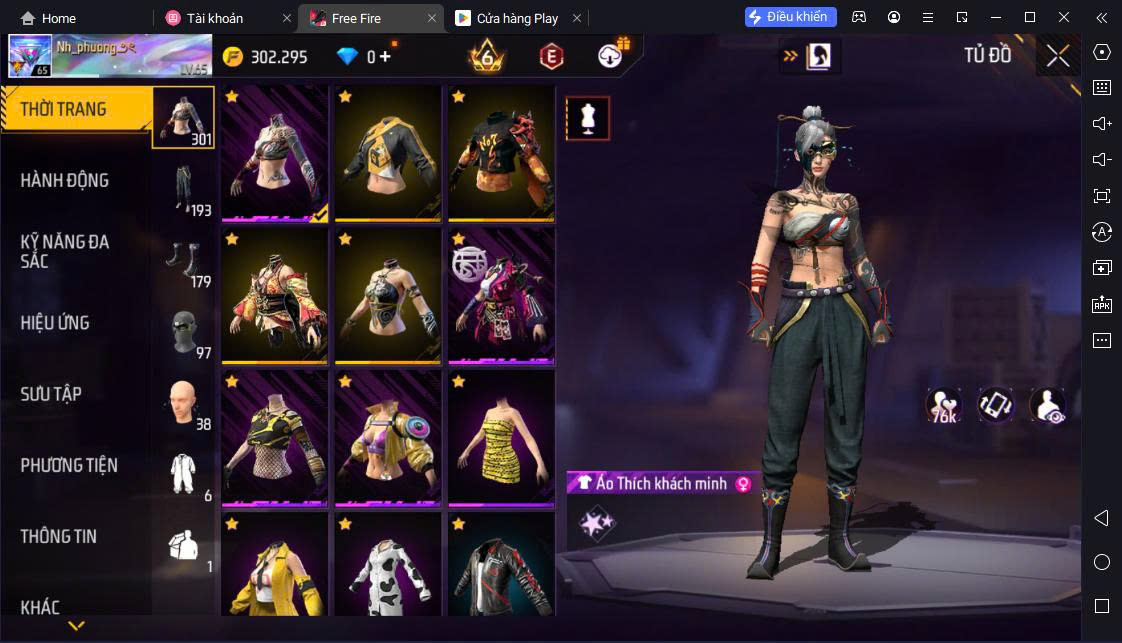This screenshot has width=1122, height=643.
Task: Click the heart likes icon showing 76k
Action: coord(943,405)
